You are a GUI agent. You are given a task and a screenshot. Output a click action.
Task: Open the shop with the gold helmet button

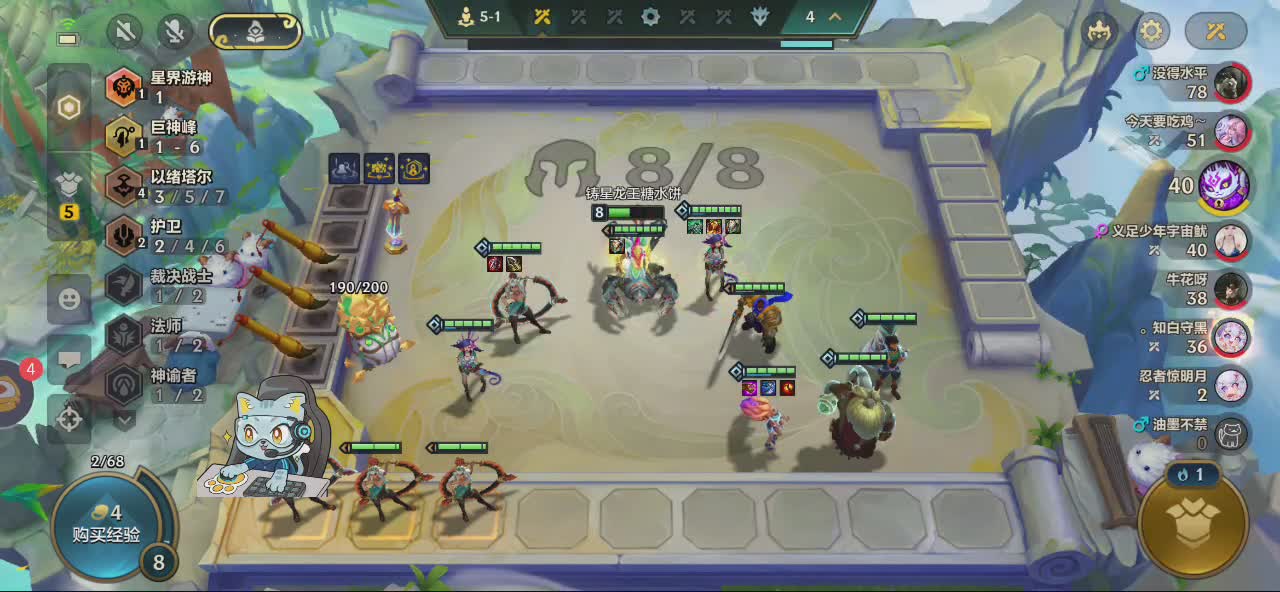pyautogui.click(x=1195, y=524)
